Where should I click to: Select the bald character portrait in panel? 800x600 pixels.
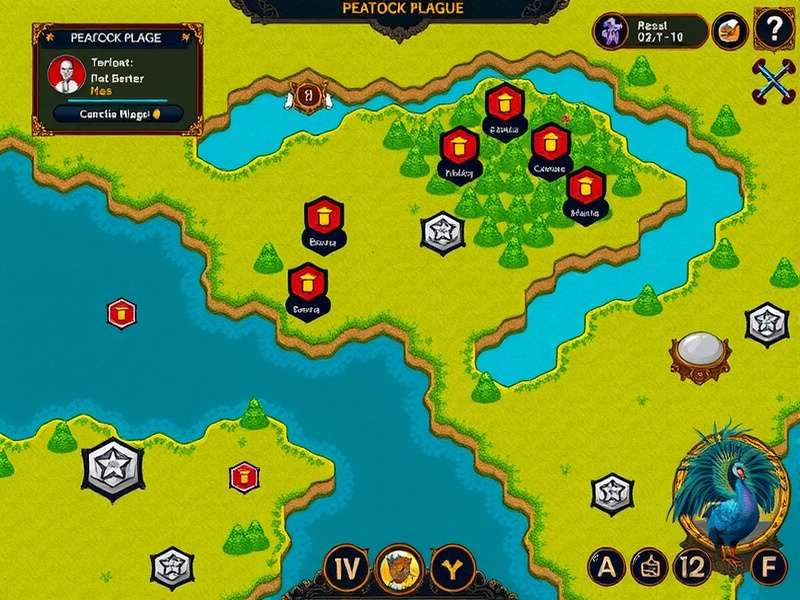pos(67,73)
